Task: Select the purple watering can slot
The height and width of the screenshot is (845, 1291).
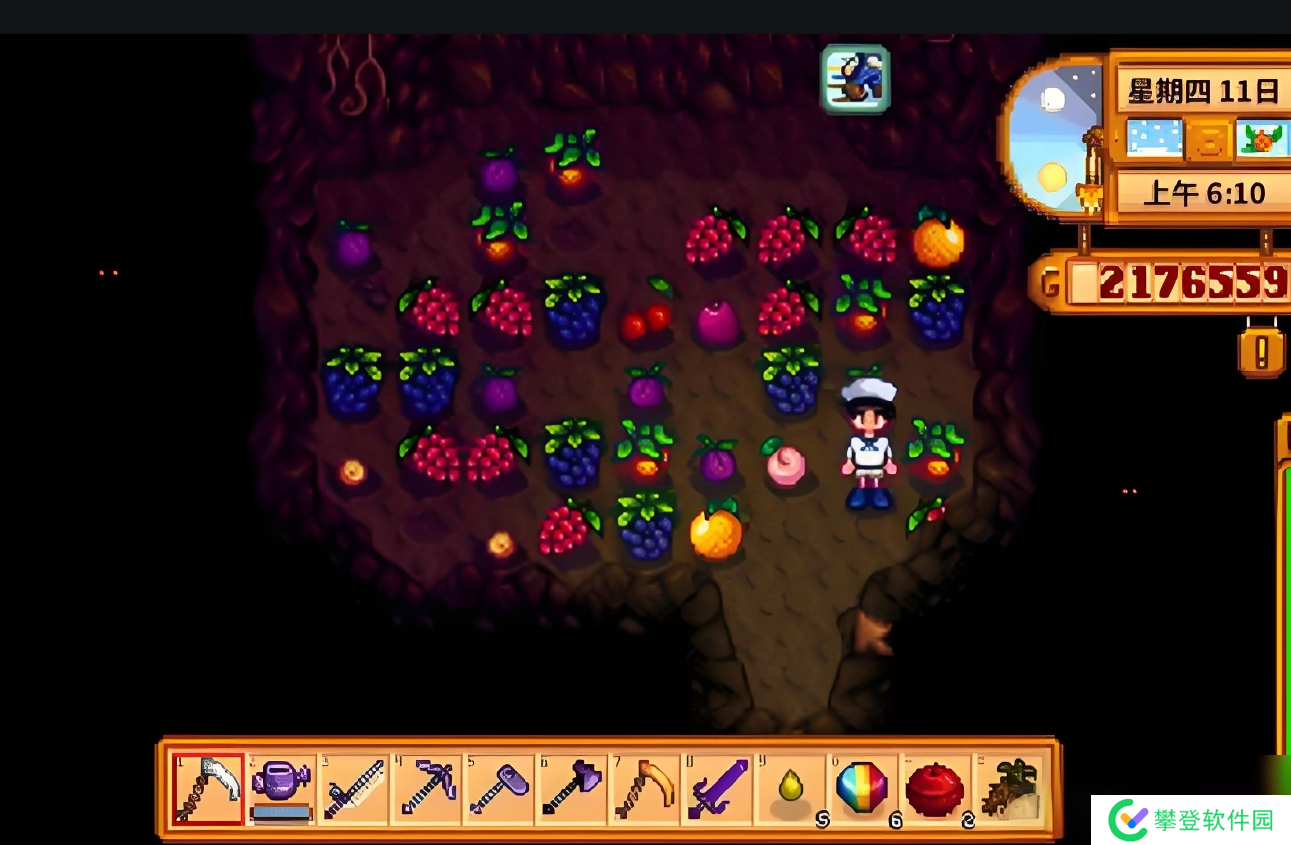Action: pos(281,788)
